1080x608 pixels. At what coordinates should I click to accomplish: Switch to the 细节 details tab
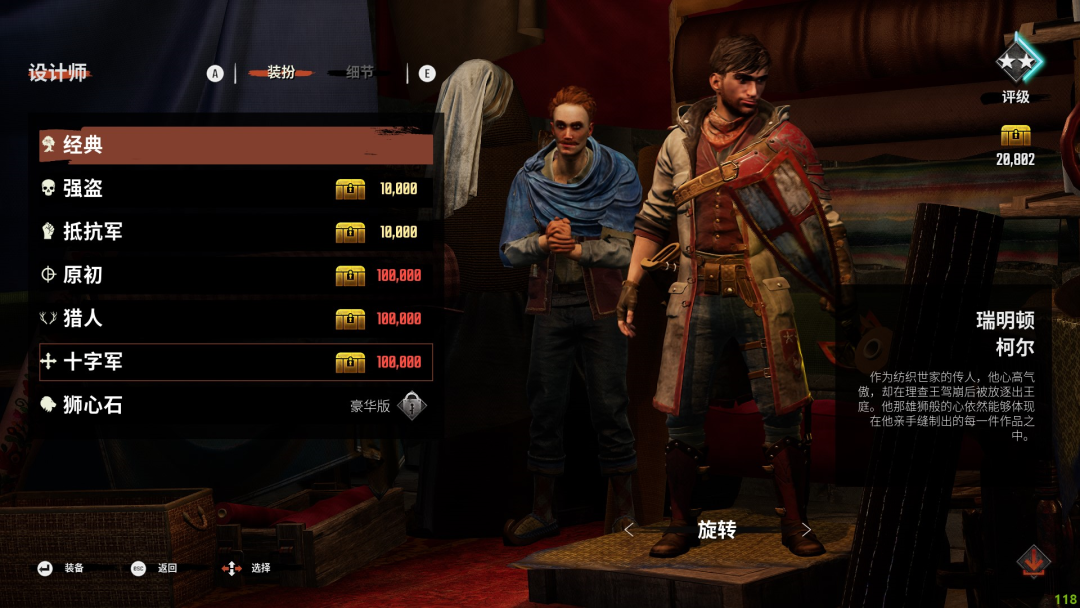(x=360, y=73)
